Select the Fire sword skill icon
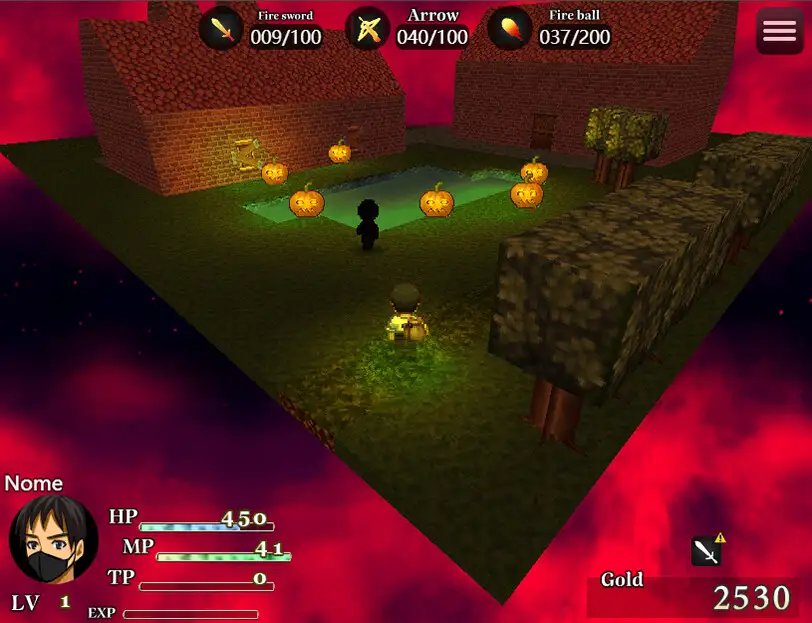Image resolution: width=812 pixels, height=623 pixels. (x=221, y=29)
